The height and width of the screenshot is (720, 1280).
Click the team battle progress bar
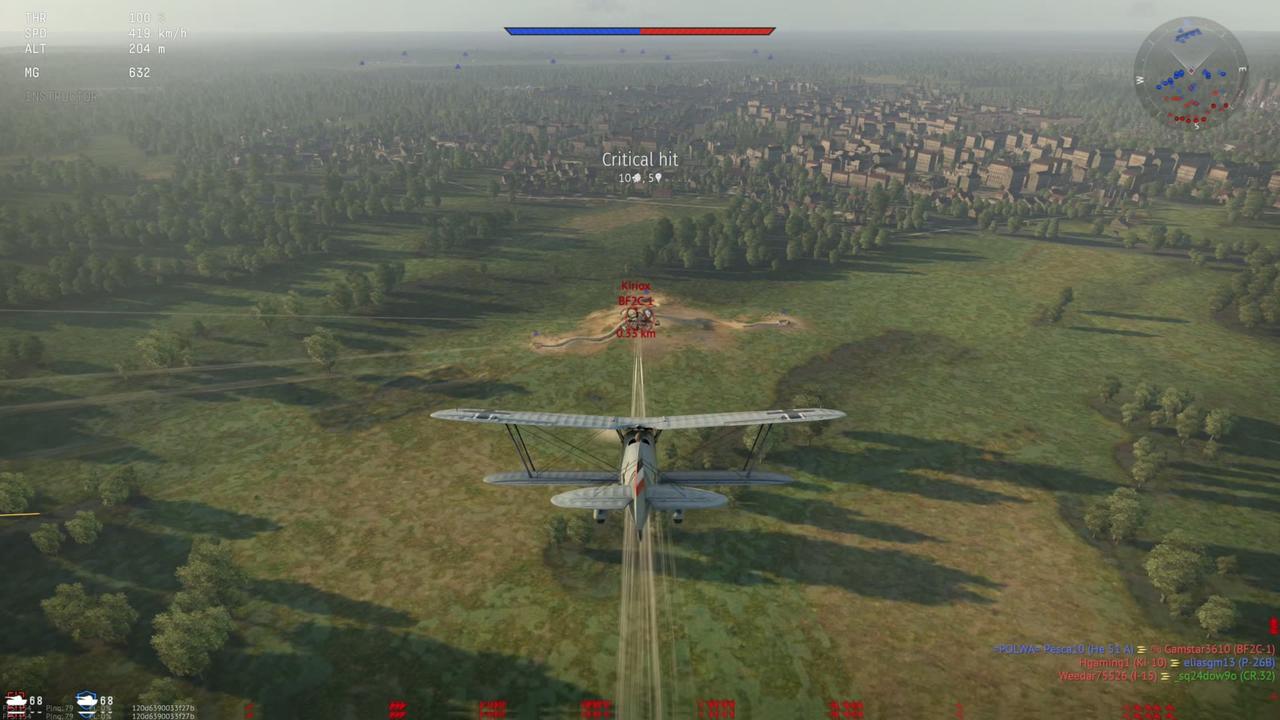tap(640, 31)
